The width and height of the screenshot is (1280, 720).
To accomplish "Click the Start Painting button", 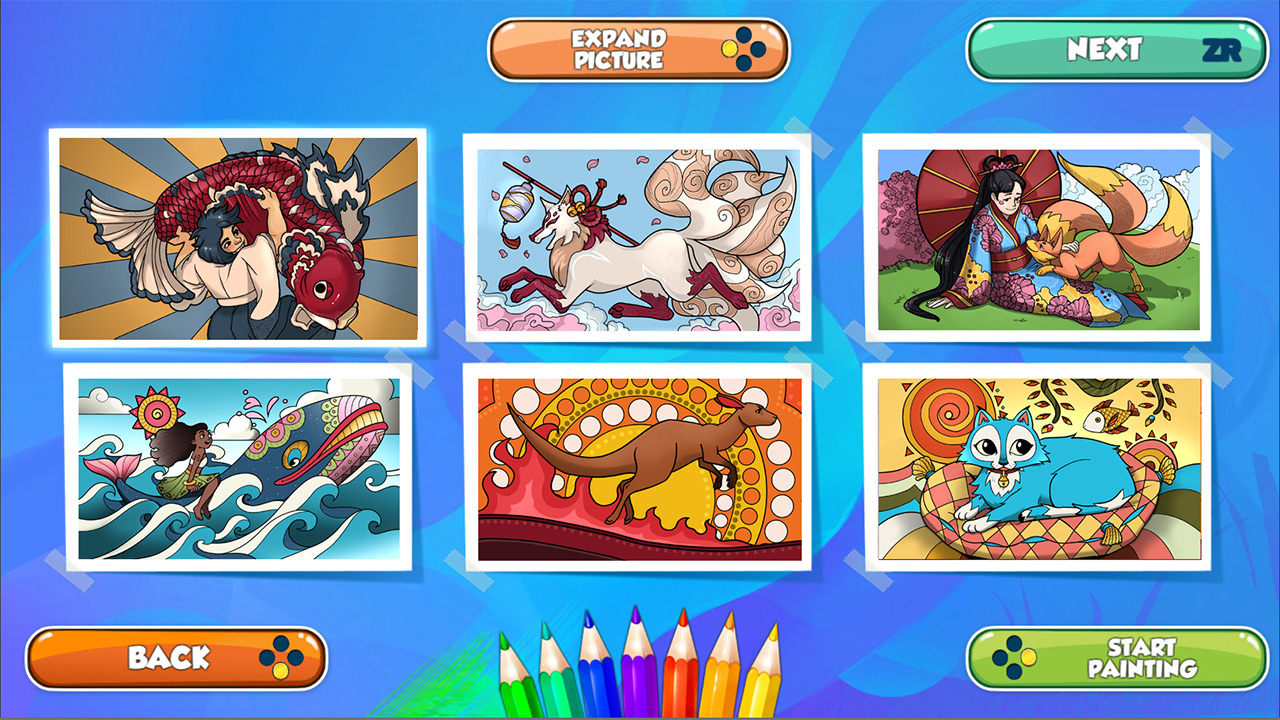I will [1115, 660].
